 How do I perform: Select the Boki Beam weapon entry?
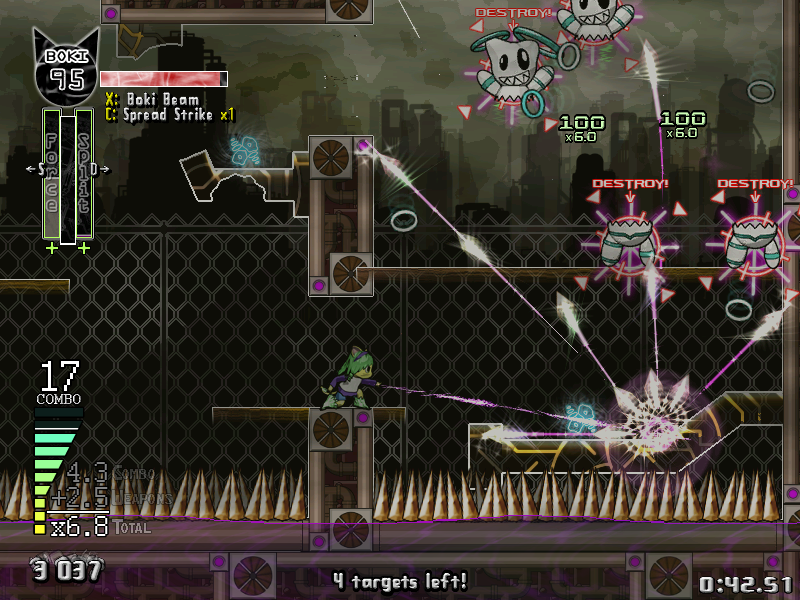coord(152,99)
